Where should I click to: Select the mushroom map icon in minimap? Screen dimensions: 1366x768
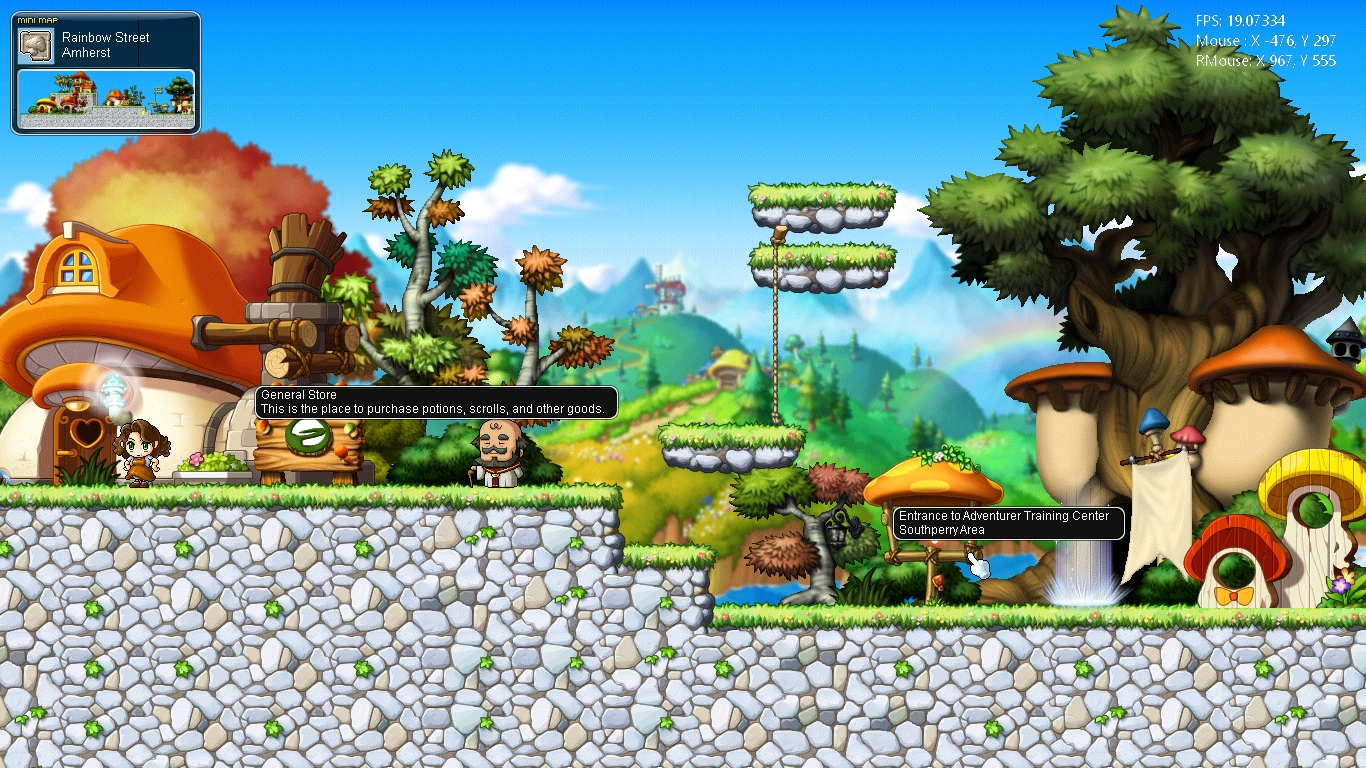[37, 45]
